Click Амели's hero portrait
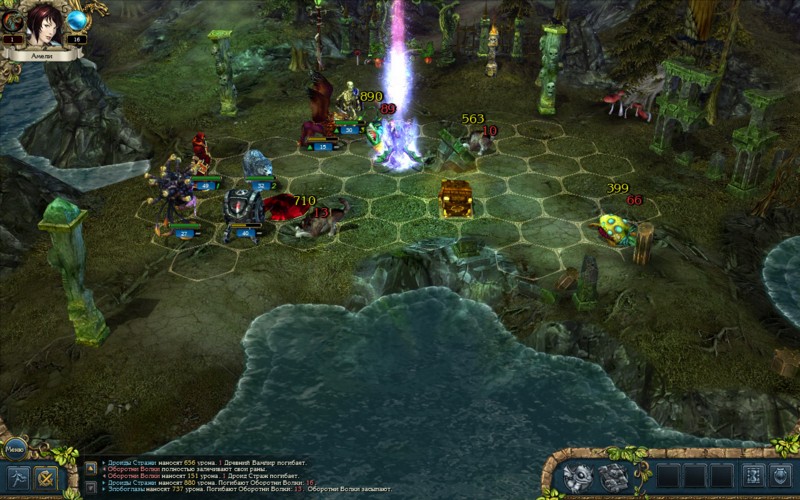Viewport: 800px width, 500px height. (x=45, y=23)
